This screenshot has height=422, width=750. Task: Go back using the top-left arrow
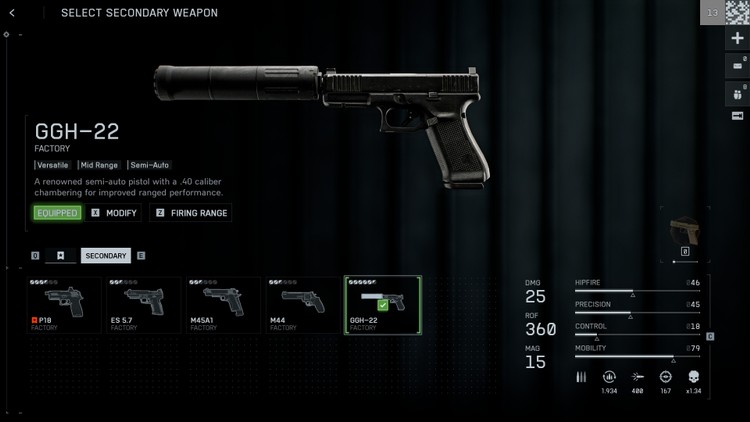pos(12,13)
